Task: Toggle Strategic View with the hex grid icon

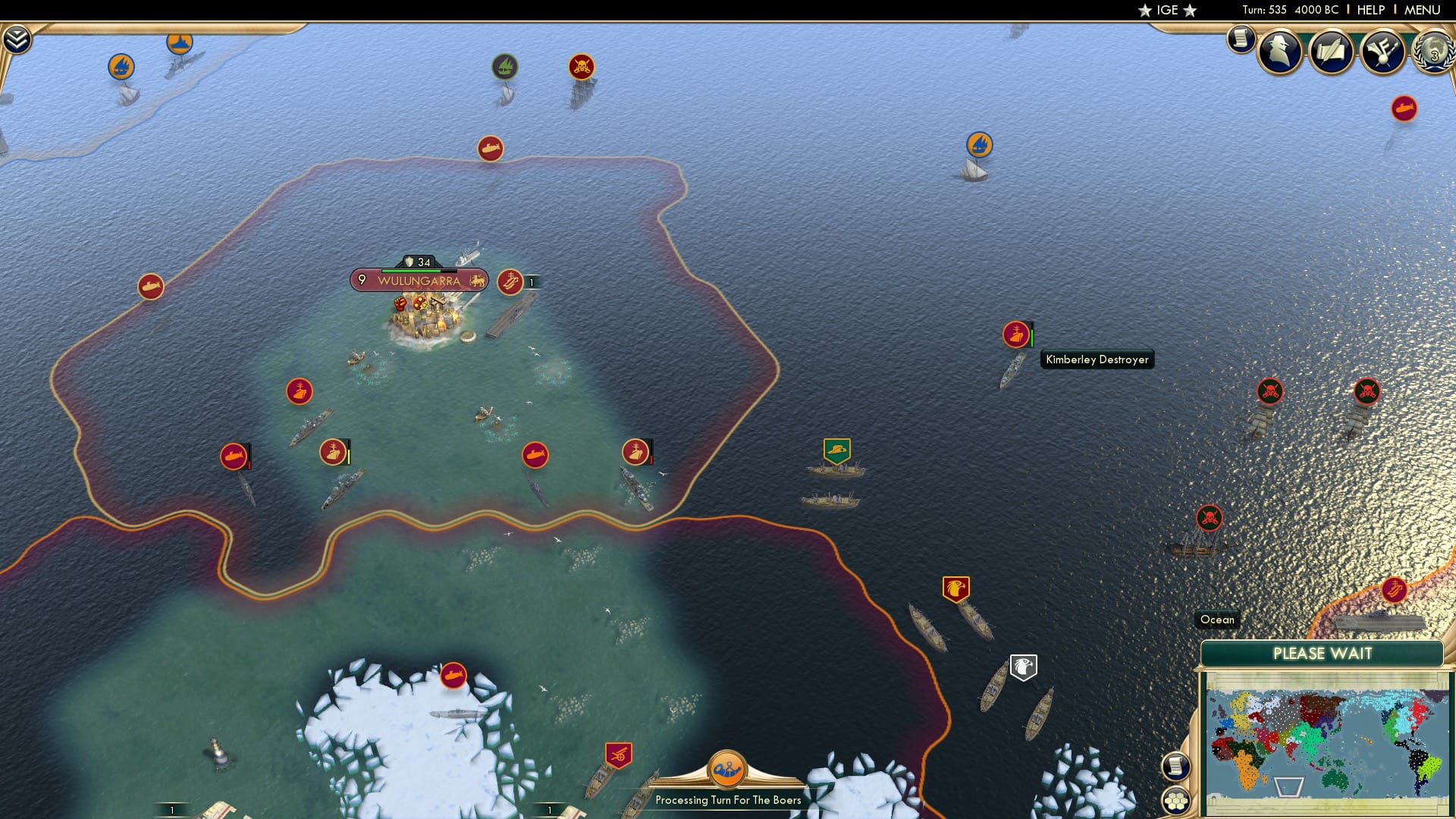Action: (1176, 799)
